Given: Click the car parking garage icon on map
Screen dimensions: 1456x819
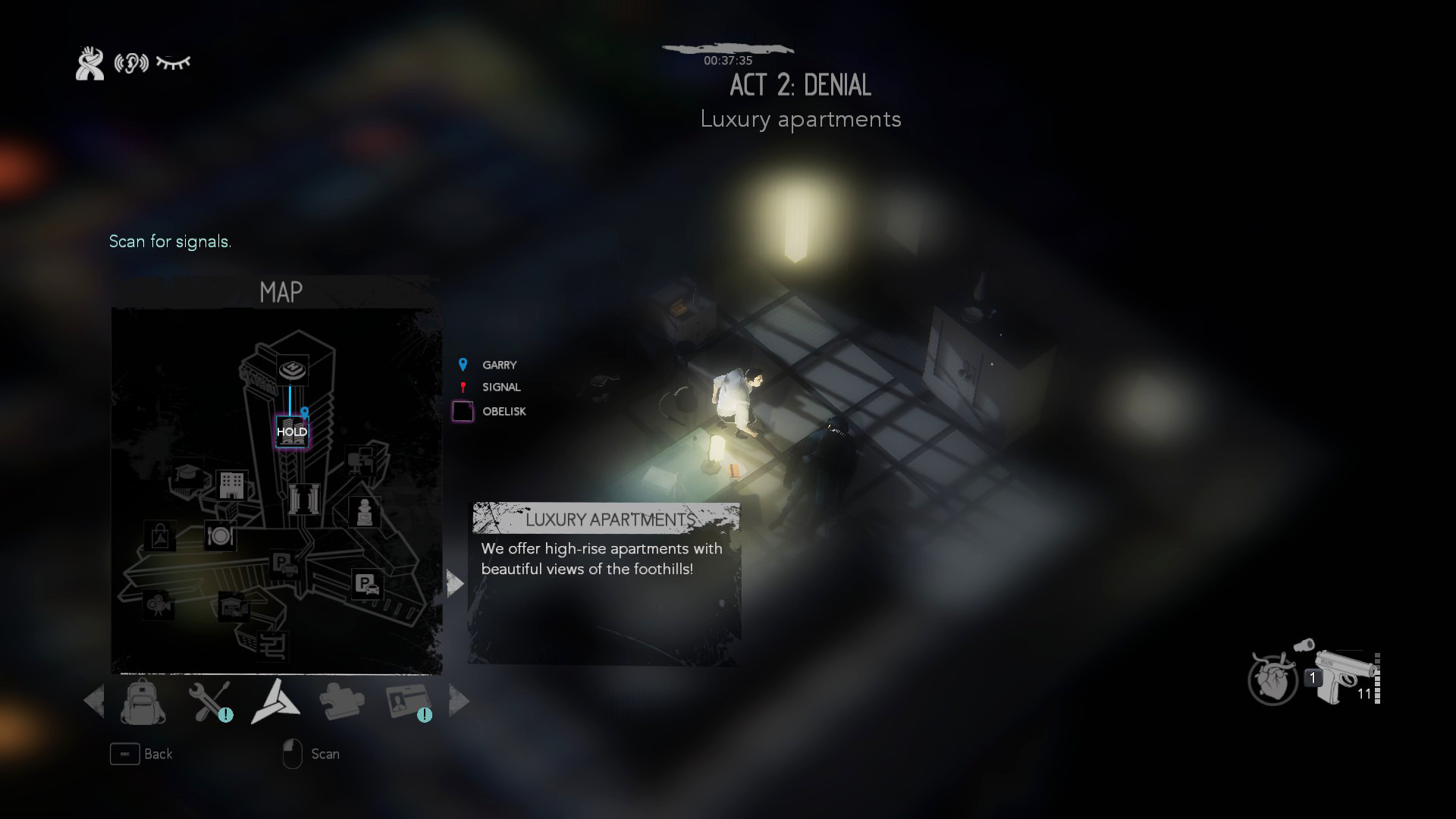Looking at the screenshot, I should 369,584.
